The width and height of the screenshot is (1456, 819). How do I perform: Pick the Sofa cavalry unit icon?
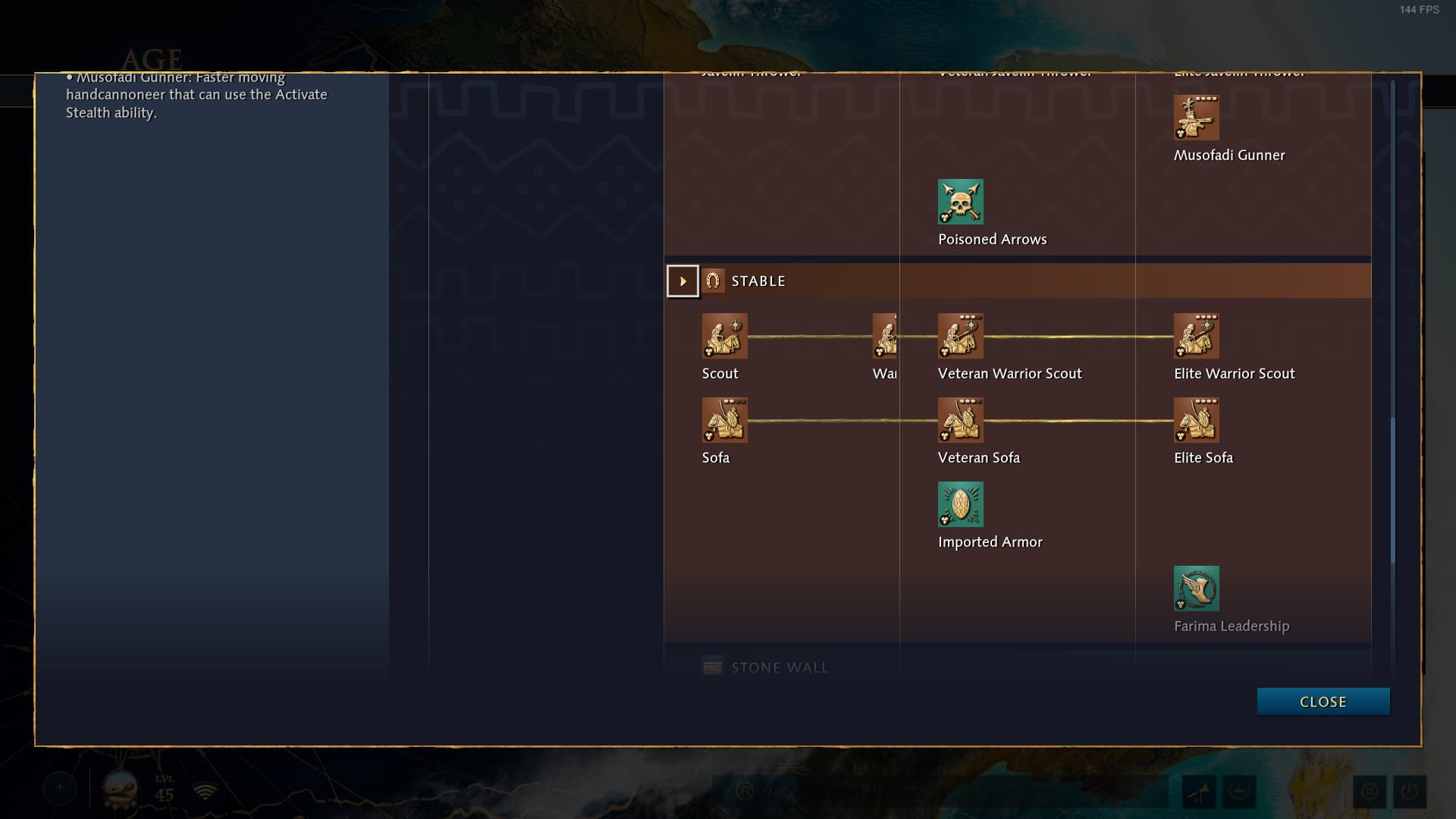point(724,420)
